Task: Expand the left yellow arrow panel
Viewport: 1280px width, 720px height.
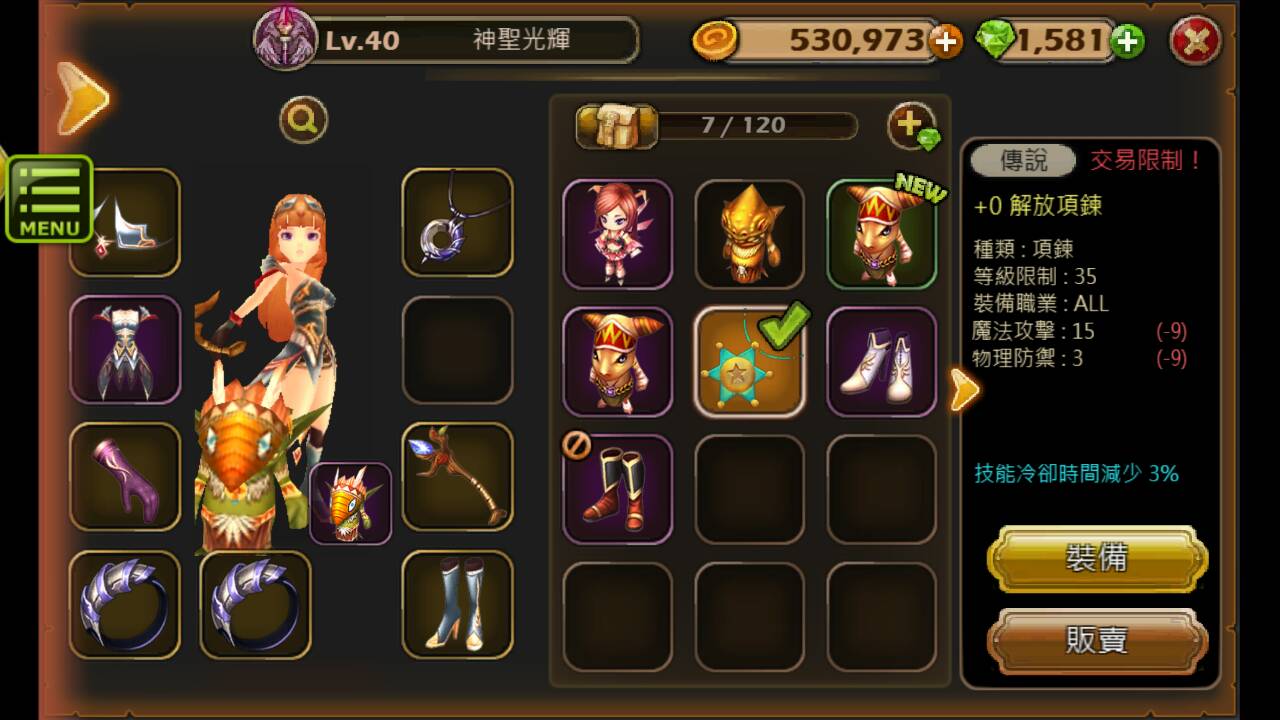Action: click(x=83, y=97)
